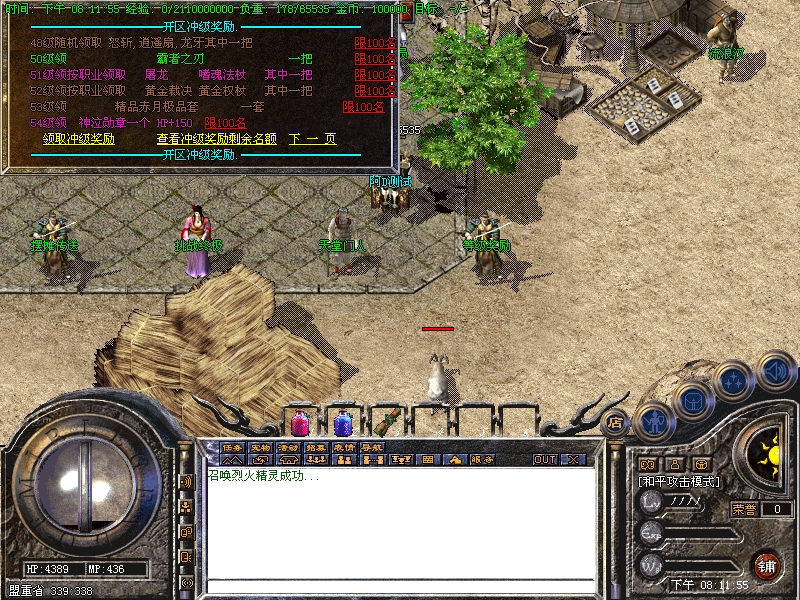Open the 宠物 pet button
Viewport: 800px width, 600px height.
coord(261,447)
